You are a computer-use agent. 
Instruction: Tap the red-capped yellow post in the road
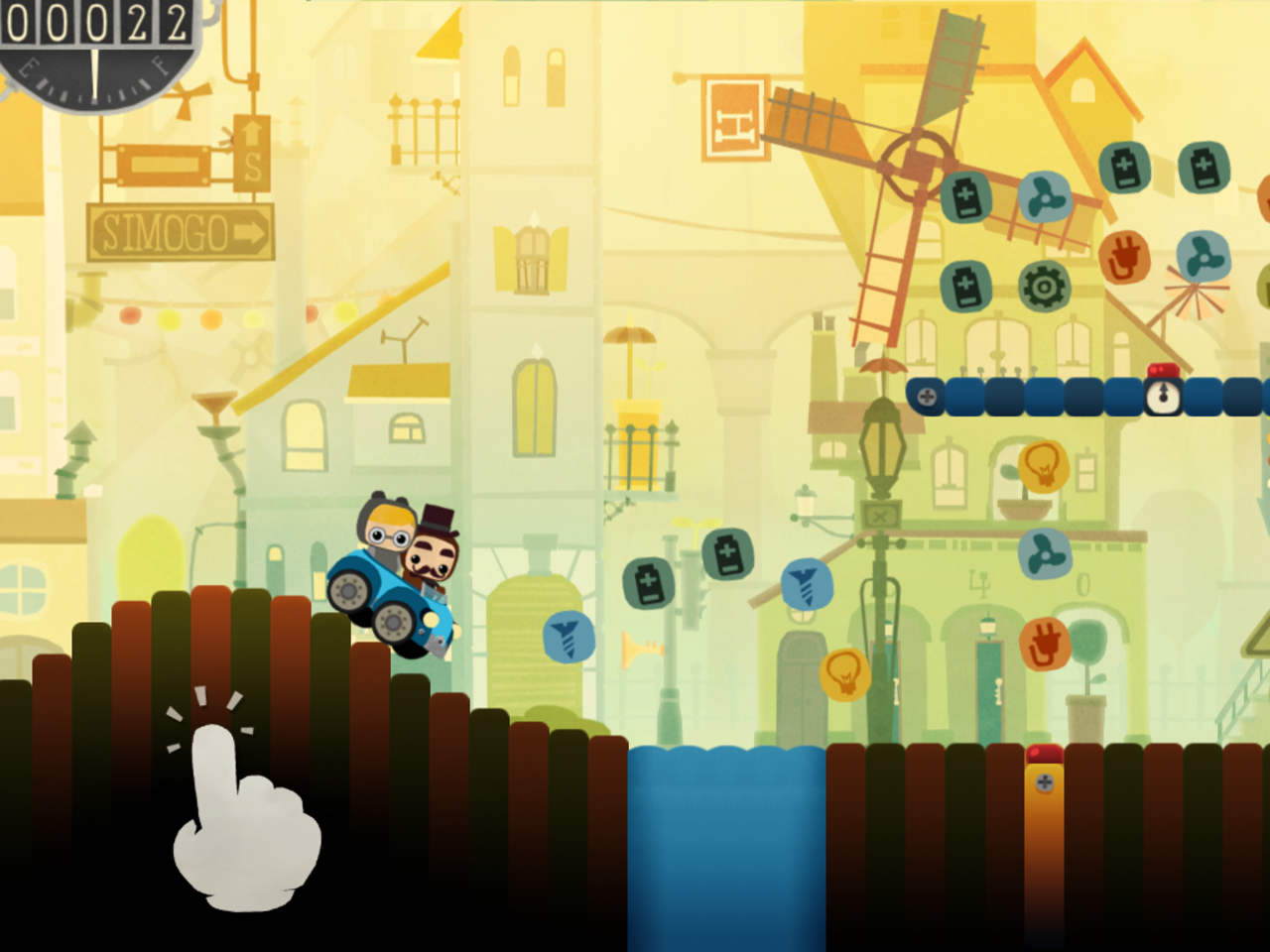pos(1044,783)
